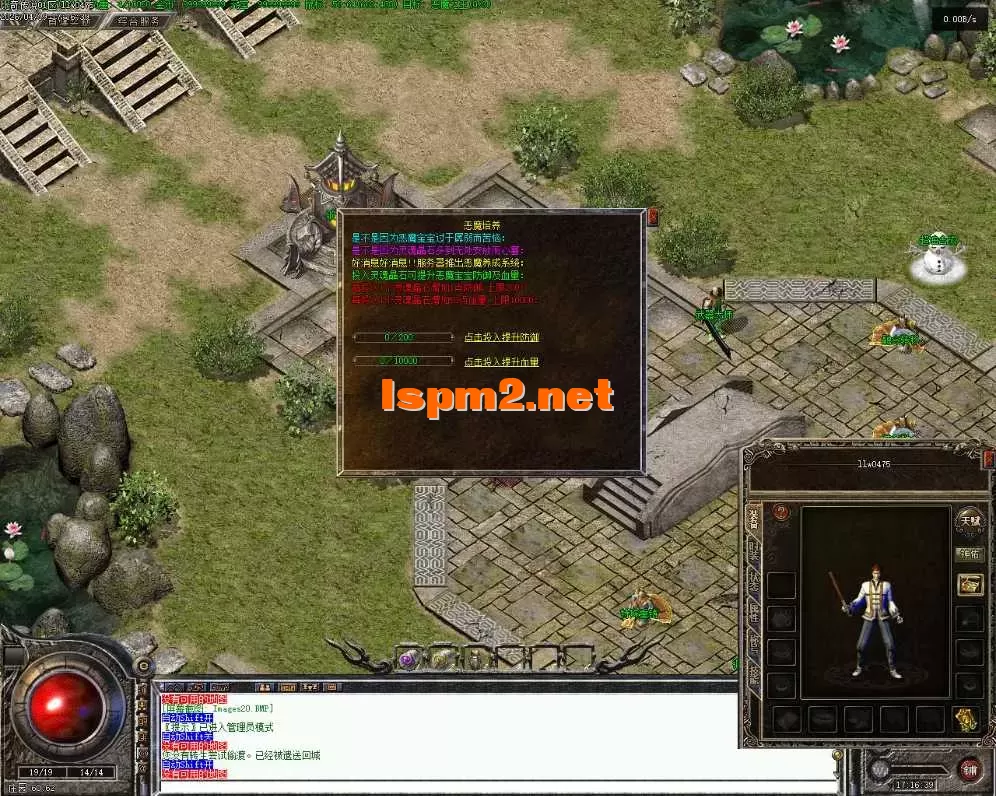The image size is (996, 796).
Task: Click the red round 铺 shop button
Action: coord(969,769)
